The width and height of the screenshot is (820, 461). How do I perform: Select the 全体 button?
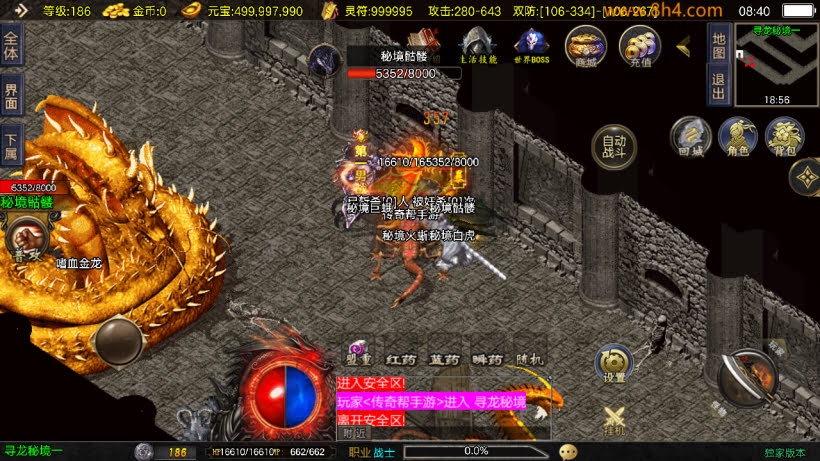tap(11, 48)
